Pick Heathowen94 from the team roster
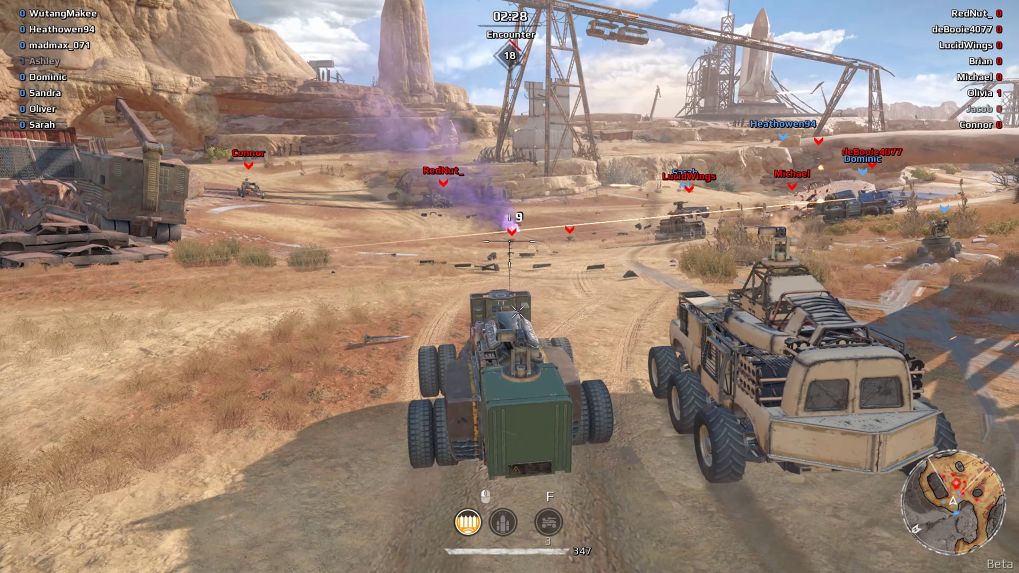The image size is (1019, 573). click(x=61, y=29)
